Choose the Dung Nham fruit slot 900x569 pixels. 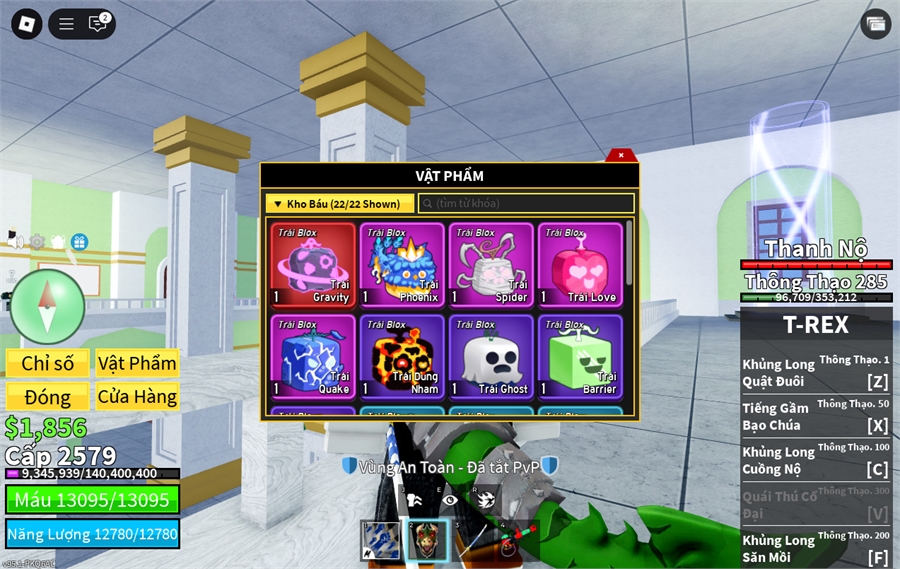(x=402, y=357)
